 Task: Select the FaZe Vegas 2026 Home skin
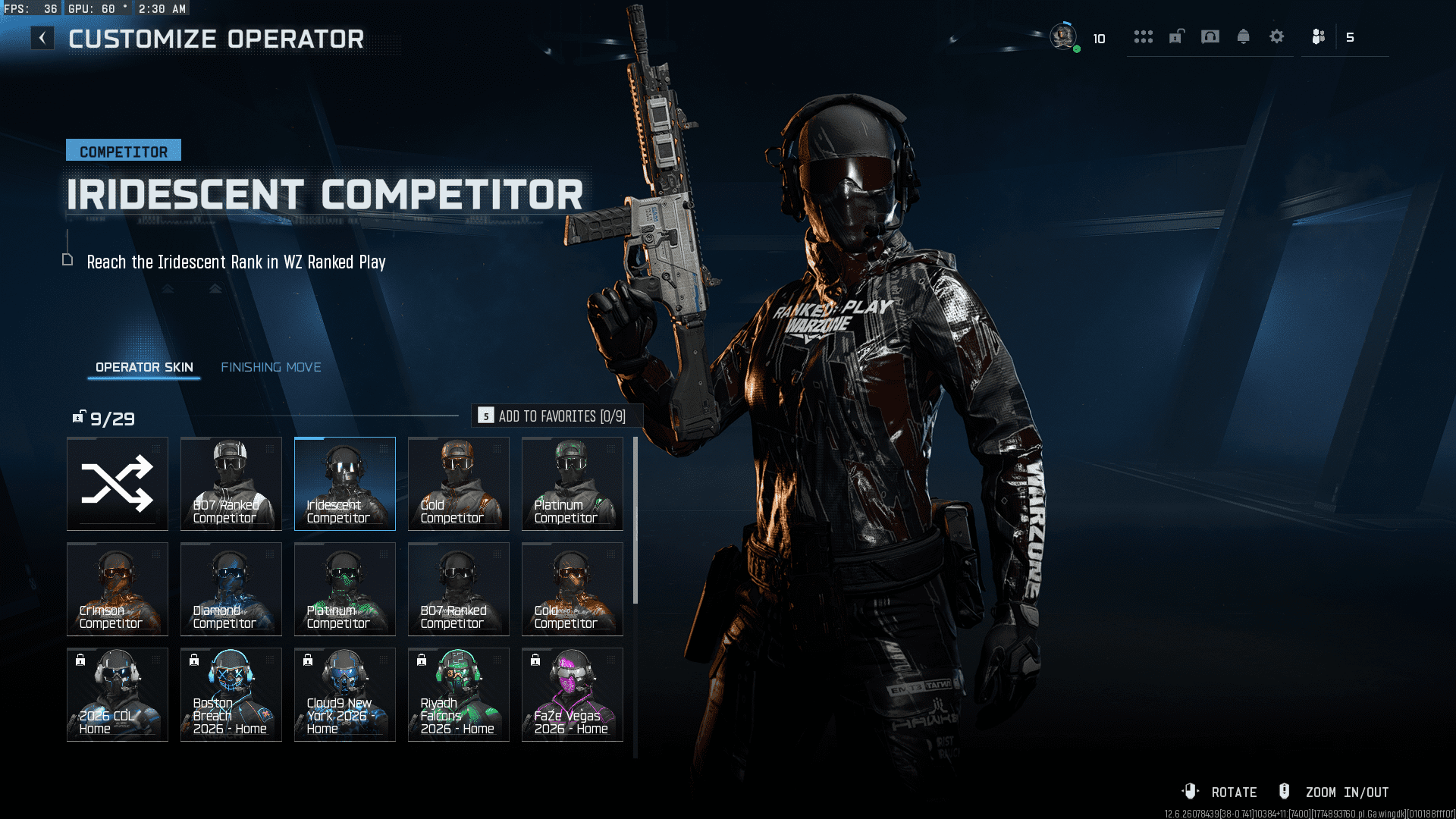[572, 694]
